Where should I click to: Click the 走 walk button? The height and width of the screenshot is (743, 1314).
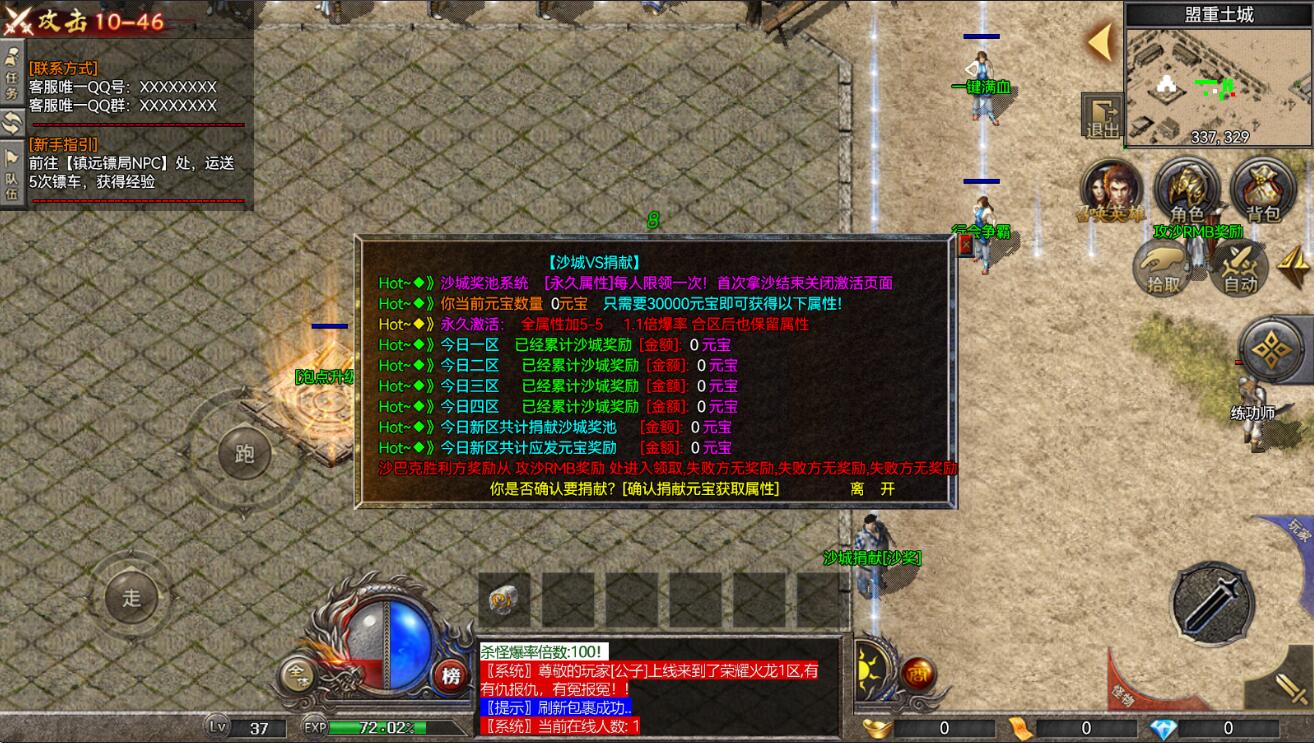(x=132, y=599)
